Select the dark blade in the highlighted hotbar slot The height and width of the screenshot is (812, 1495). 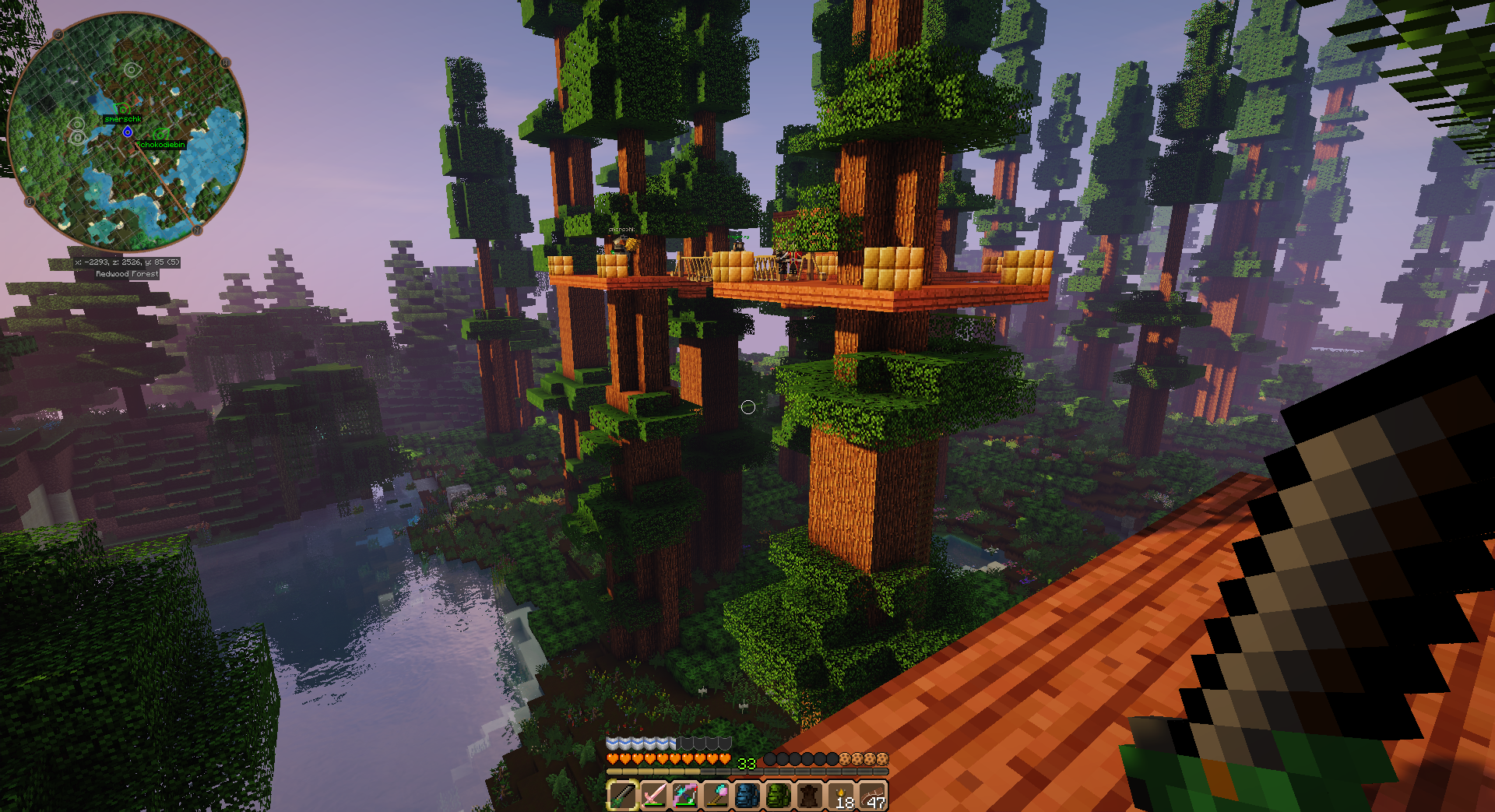point(622,795)
